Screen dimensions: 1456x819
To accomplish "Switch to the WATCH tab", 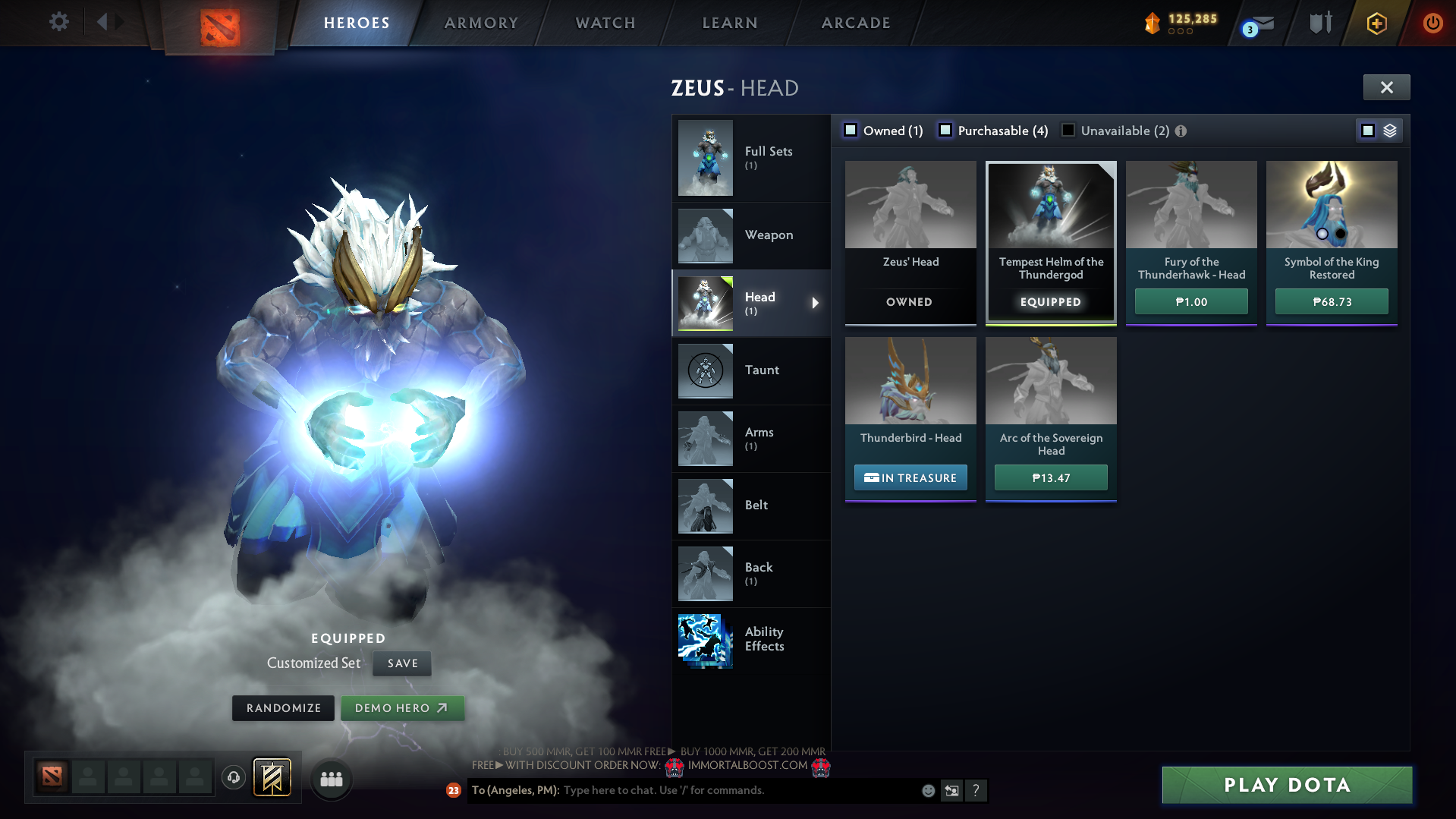I will click(605, 23).
